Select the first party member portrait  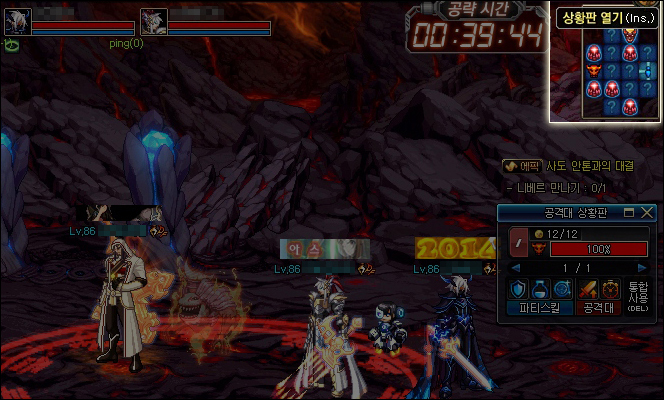(x=17, y=22)
